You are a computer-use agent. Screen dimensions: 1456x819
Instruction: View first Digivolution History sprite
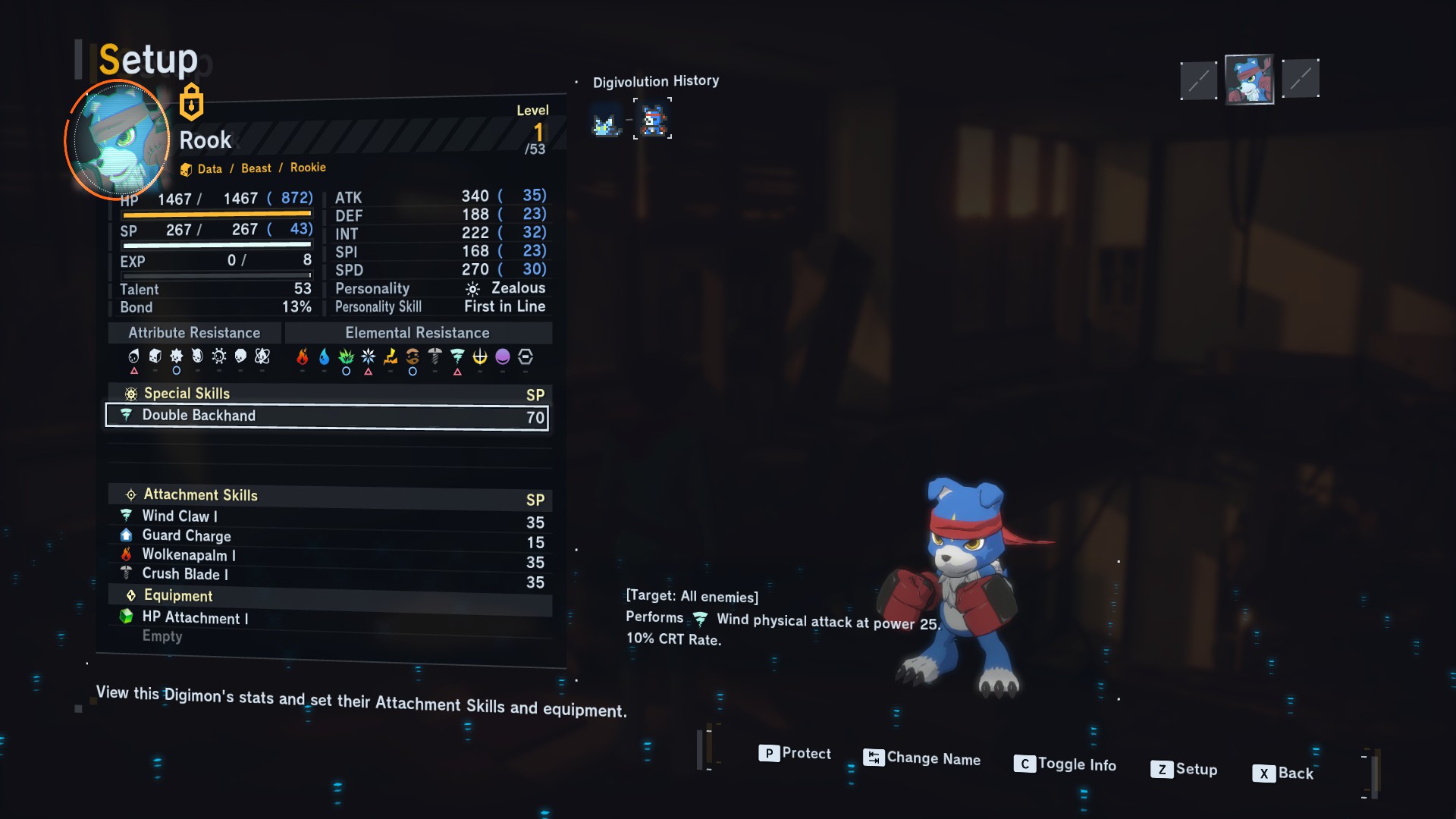[605, 122]
